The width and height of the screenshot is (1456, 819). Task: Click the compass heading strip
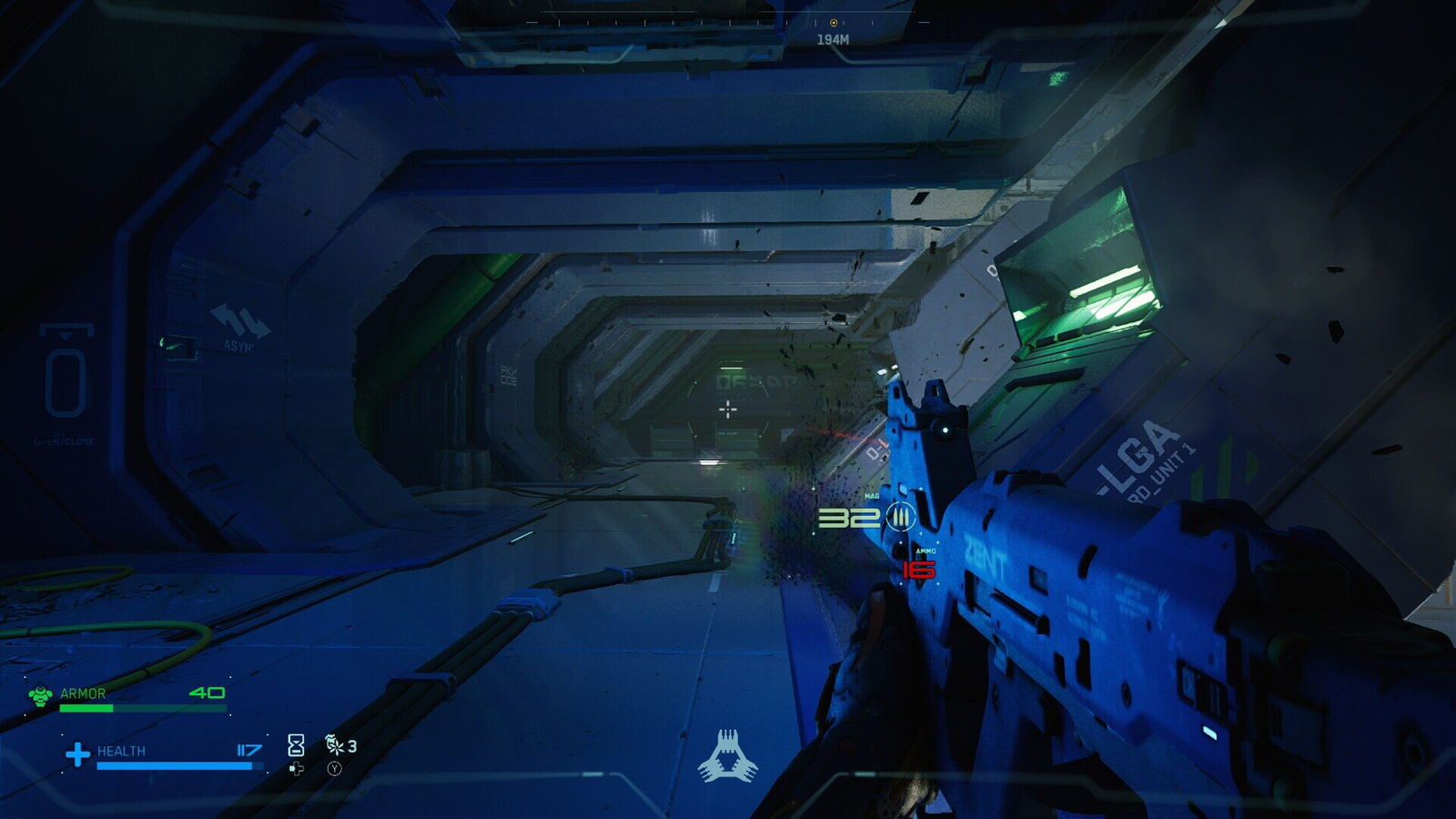click(x=692, y=22)
